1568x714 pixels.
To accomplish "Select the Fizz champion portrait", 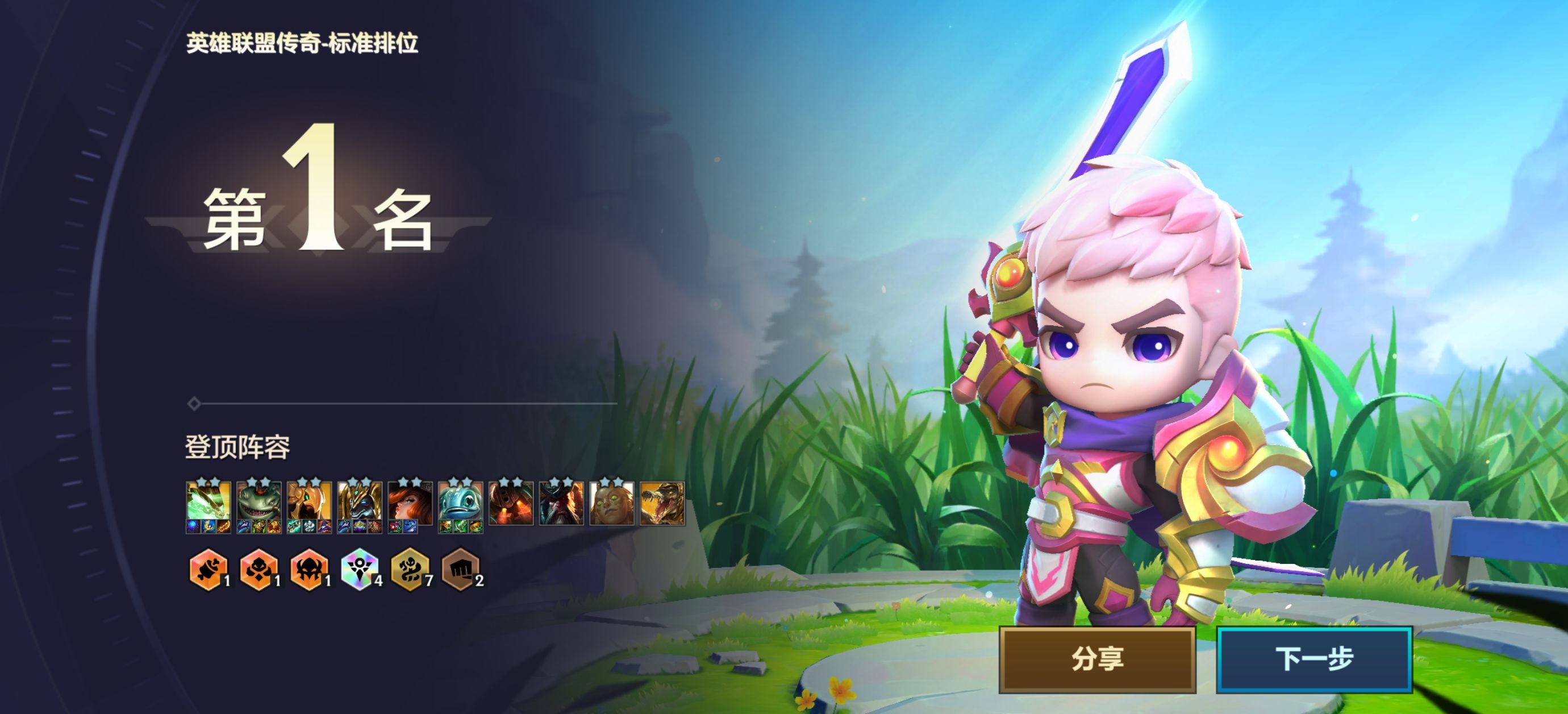I will click(461, 503).
